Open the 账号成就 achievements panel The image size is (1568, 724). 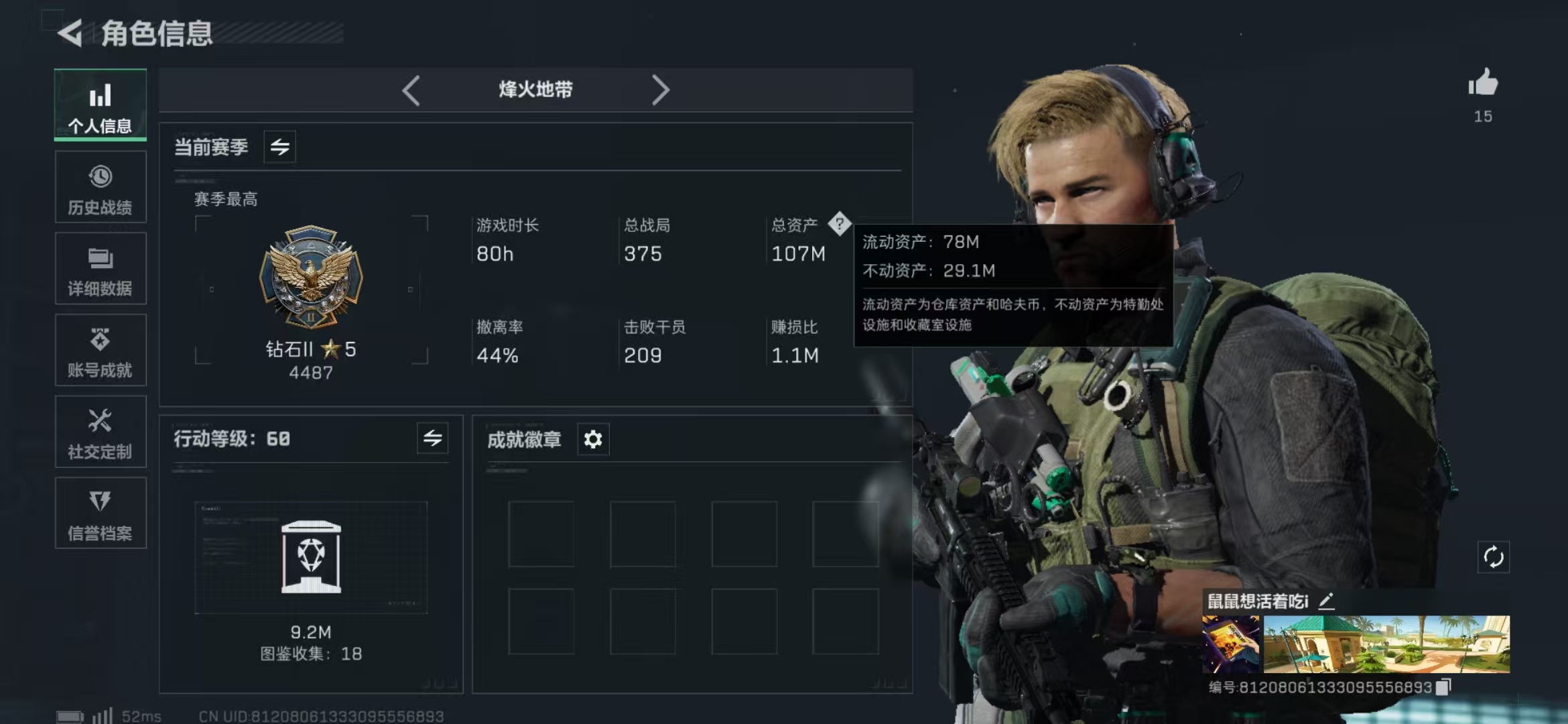pyautogui.click(x=100, y=351)
